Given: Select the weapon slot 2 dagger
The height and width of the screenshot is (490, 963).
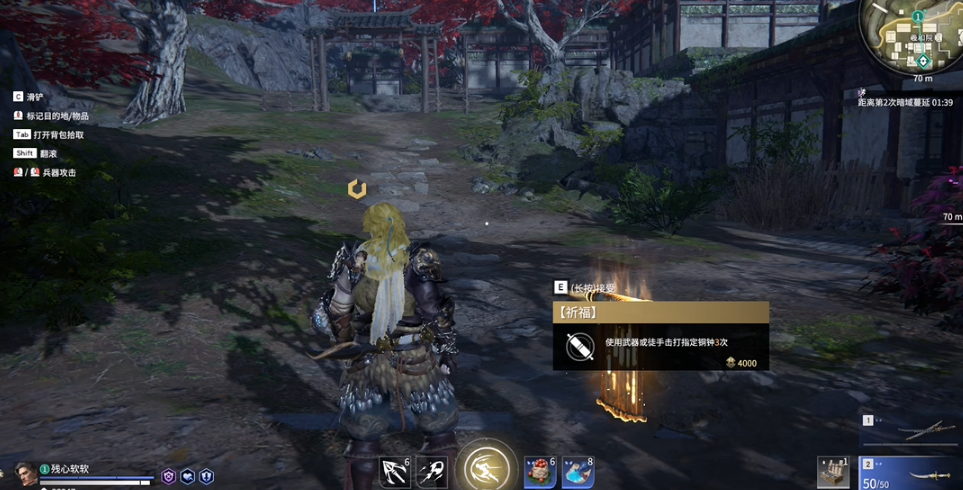Looking at the screenshot, I should point(910,472).
